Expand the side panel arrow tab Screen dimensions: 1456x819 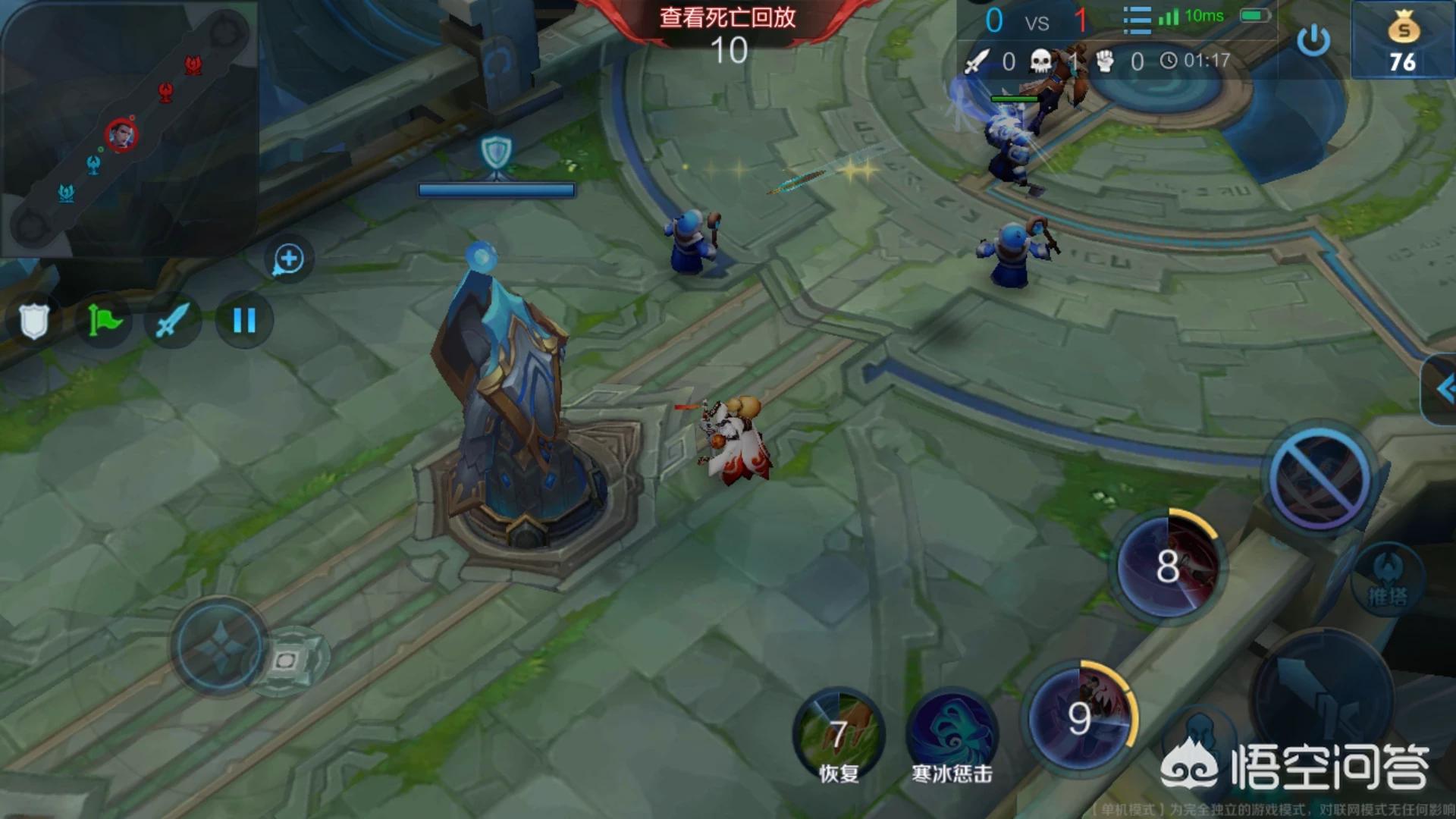point(1441,390)
